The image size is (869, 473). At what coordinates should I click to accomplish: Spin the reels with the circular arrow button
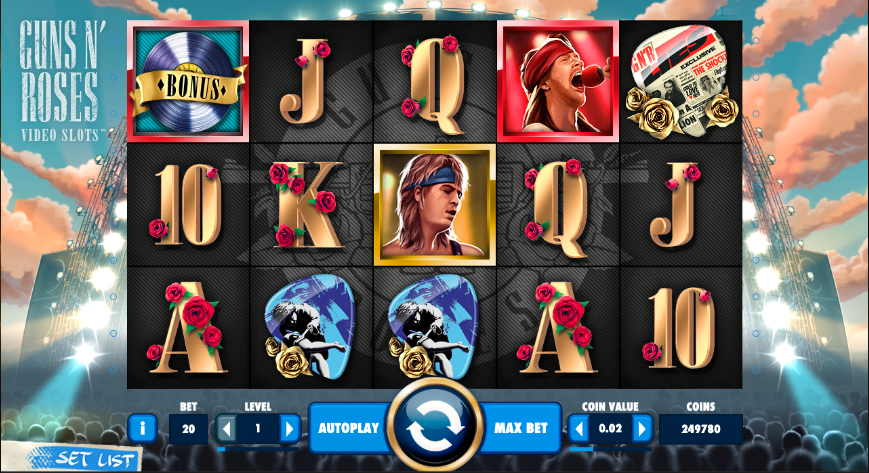434,427
